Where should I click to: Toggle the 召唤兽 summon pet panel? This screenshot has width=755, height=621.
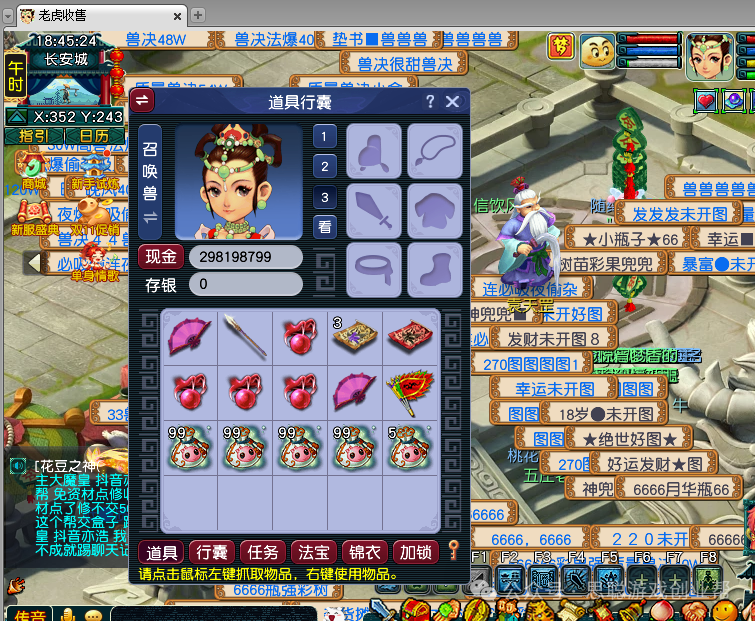[150, 181]
